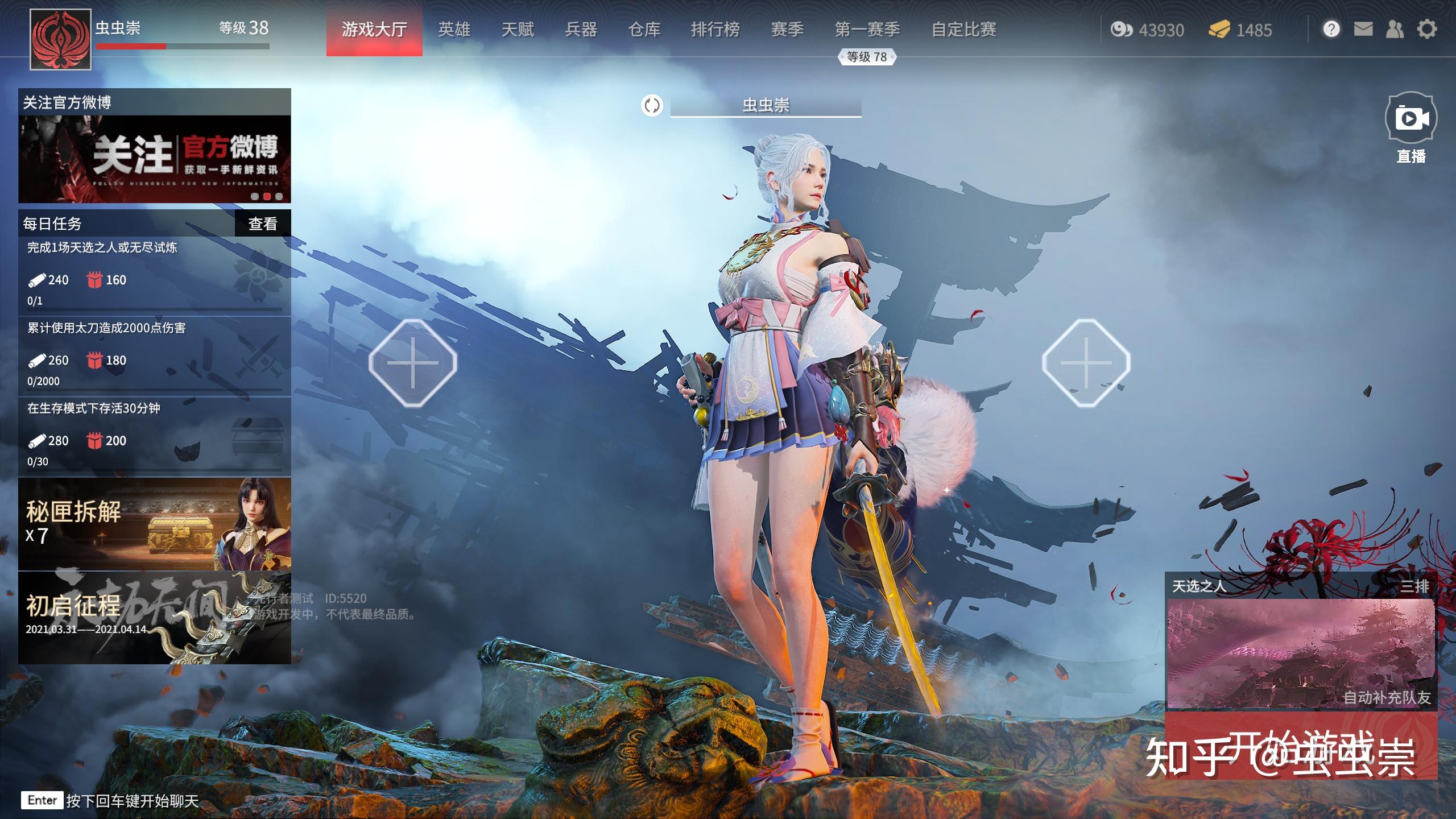The image size is (1456, 819).
Task: Open the 天赋 tab
Action: coord(518,29)
